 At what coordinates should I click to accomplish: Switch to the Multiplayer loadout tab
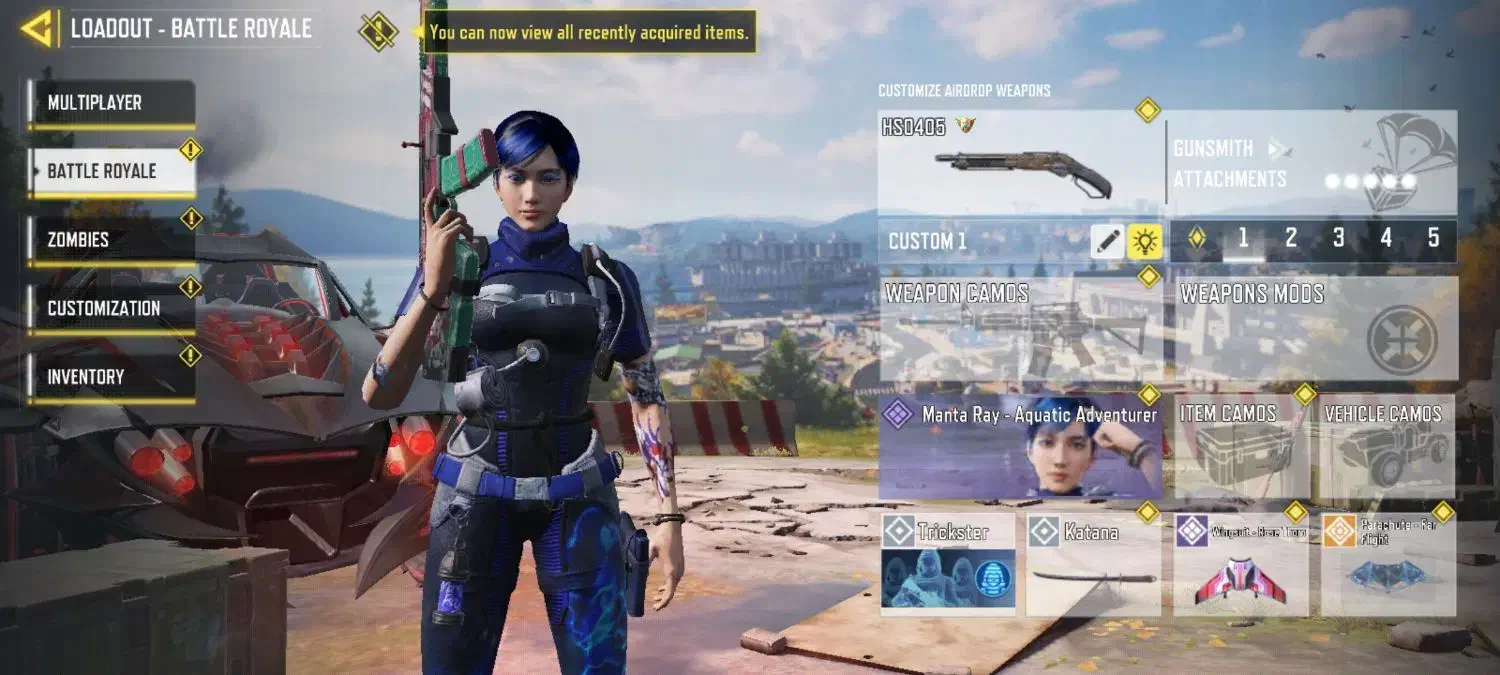click(111, 103)
